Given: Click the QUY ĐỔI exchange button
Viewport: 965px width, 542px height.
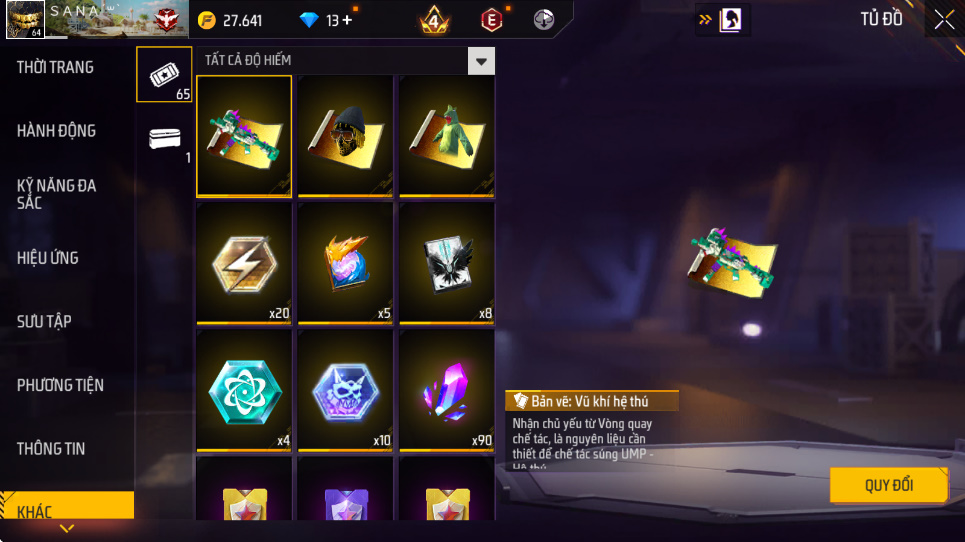Looking at the screenshot, I should (x=888, y=485).
